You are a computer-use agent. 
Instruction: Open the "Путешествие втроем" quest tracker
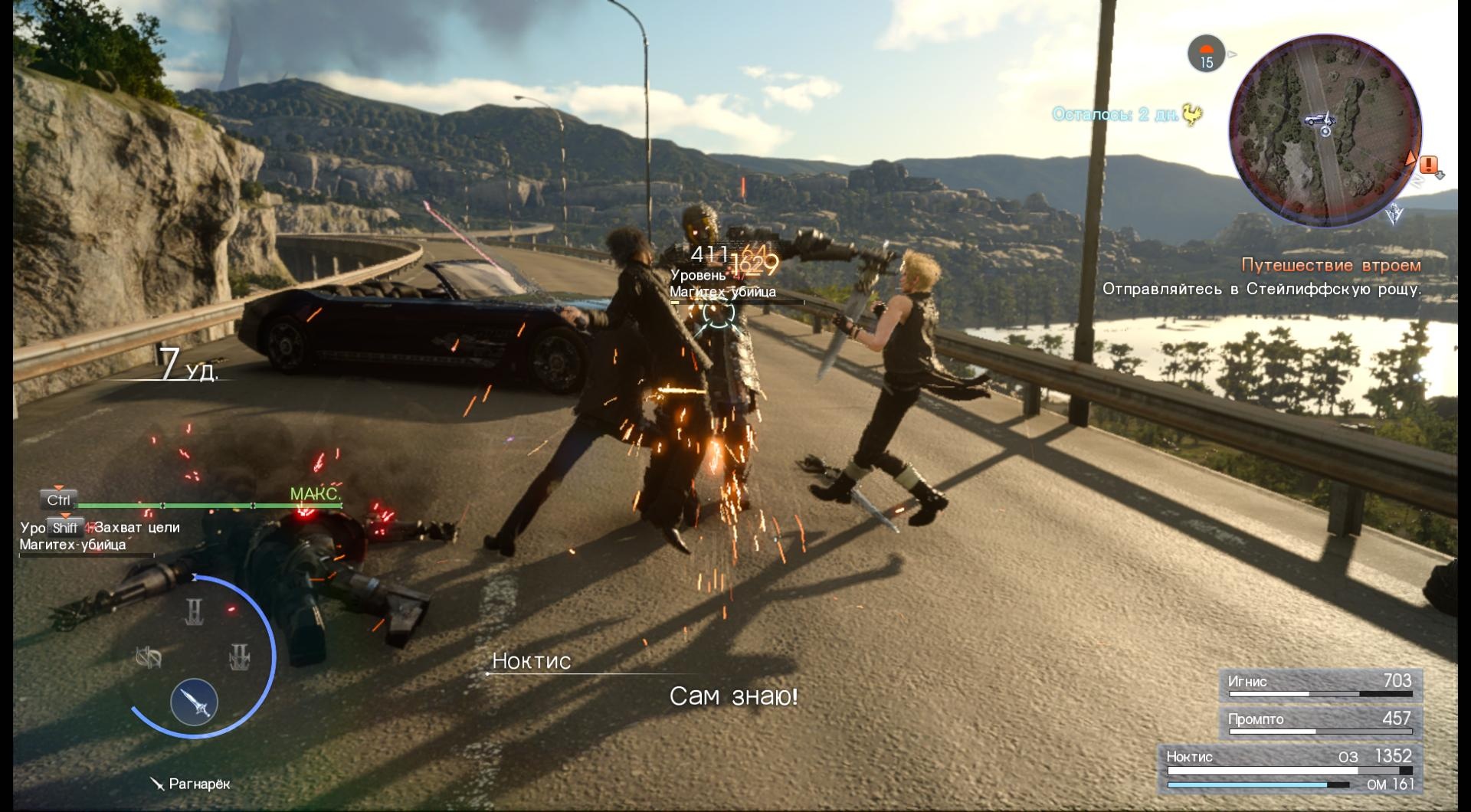coord(1330,265)
